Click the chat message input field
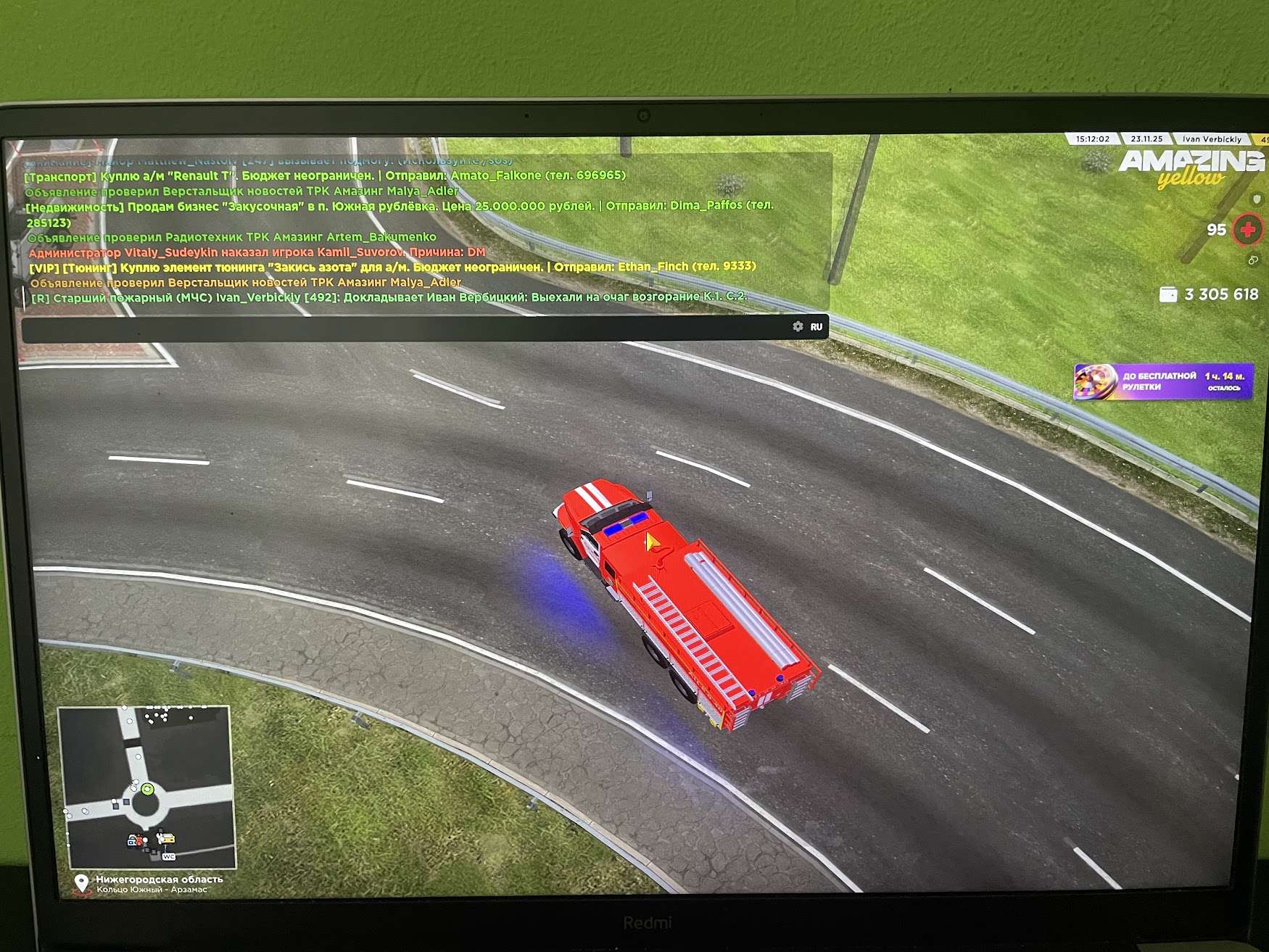1269x952 pixels. coord(406,328)
